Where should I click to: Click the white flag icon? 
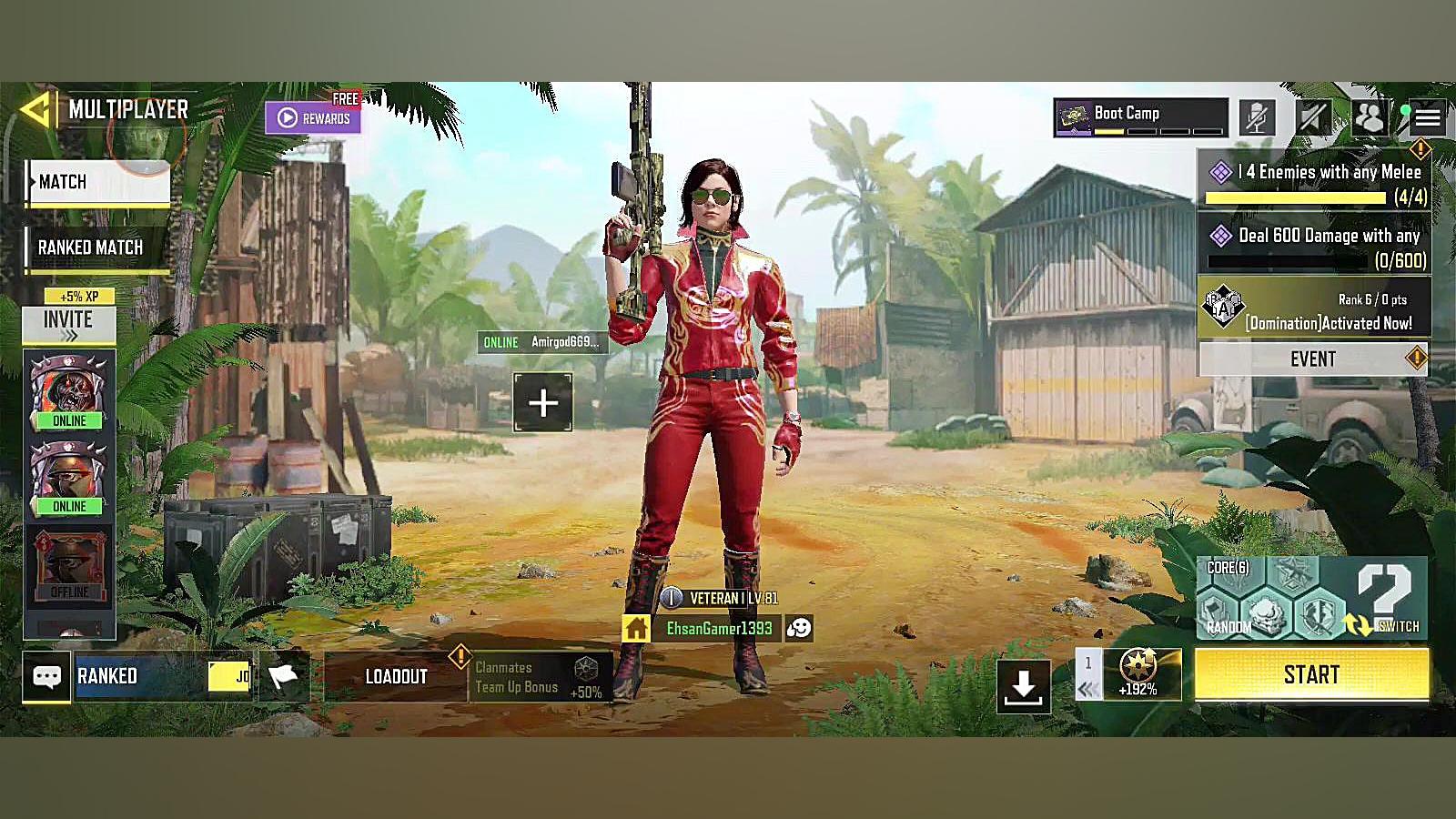[x=284, y=676]
